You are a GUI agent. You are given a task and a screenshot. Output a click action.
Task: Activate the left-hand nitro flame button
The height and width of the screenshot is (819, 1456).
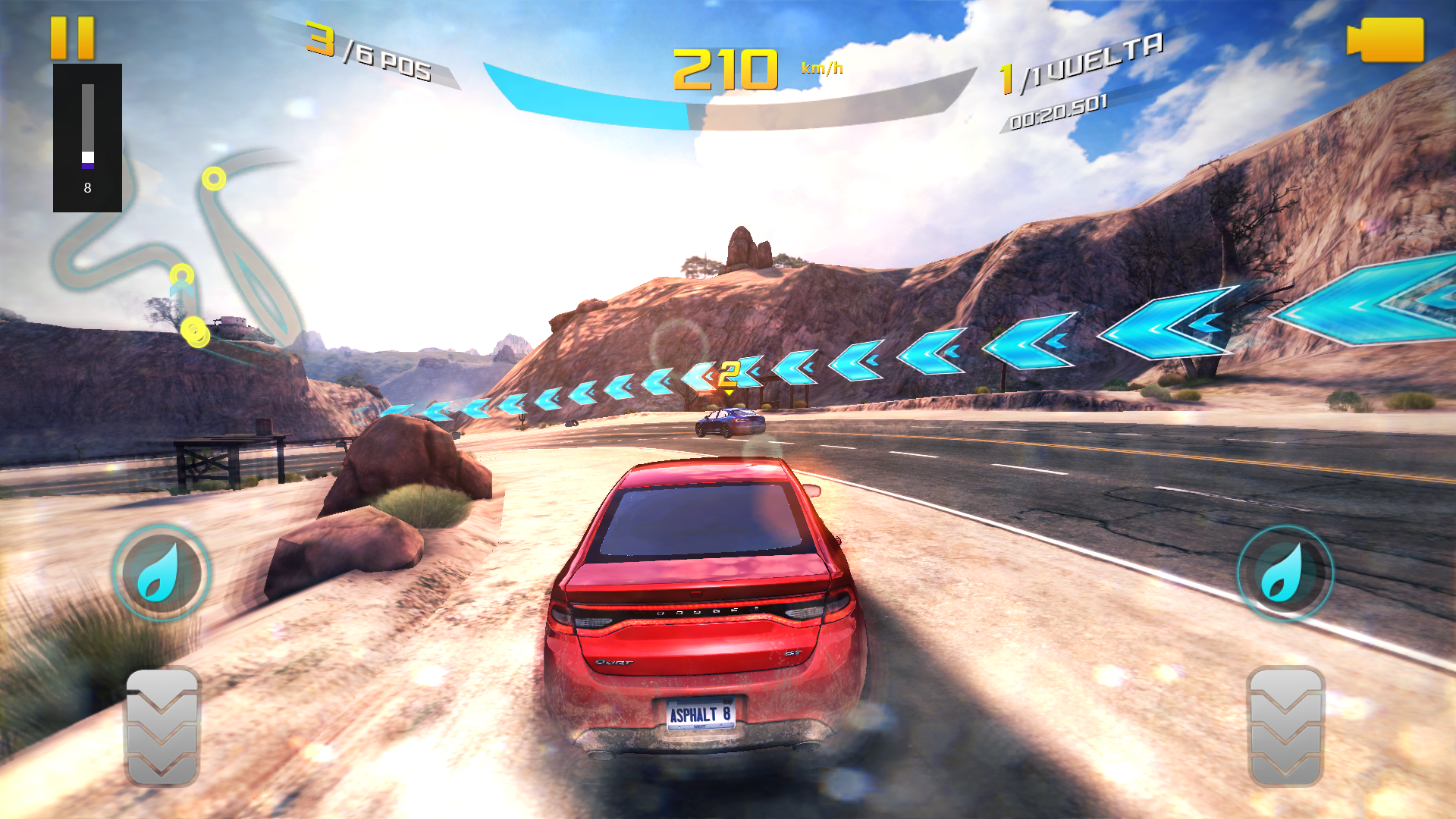[162, 573]
